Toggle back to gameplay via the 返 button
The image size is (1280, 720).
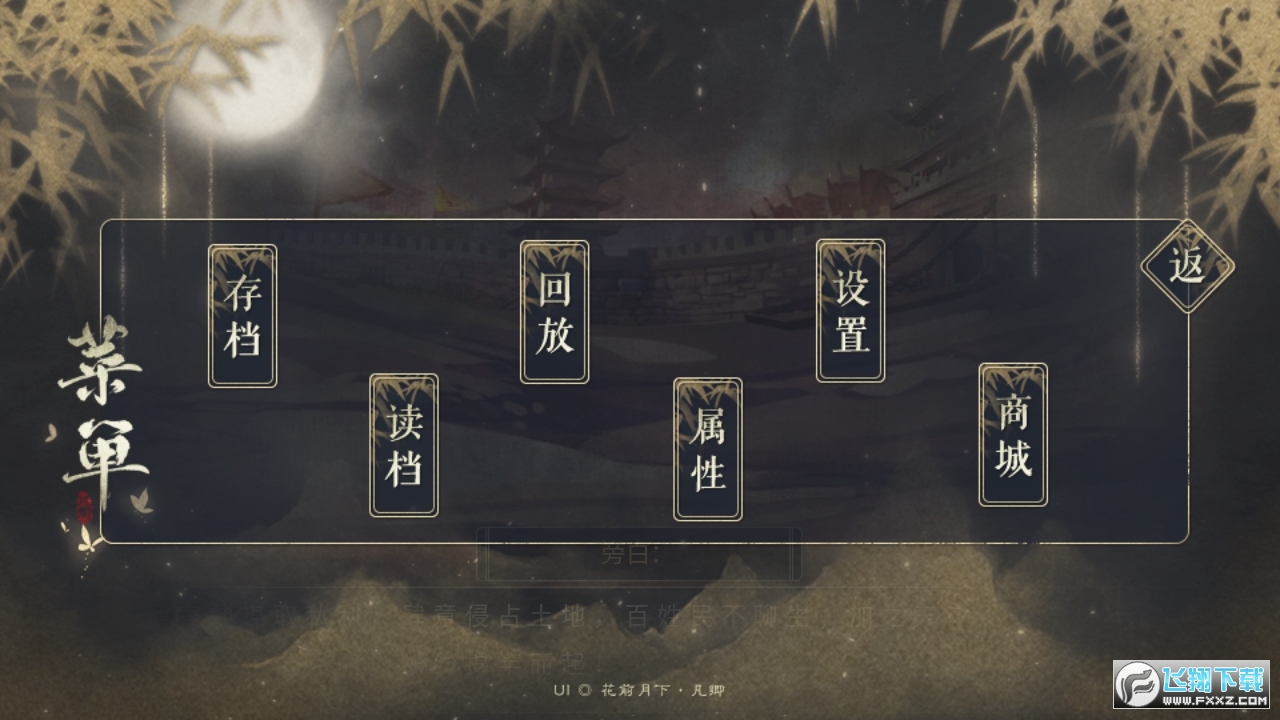click(x=1189, y=266)
